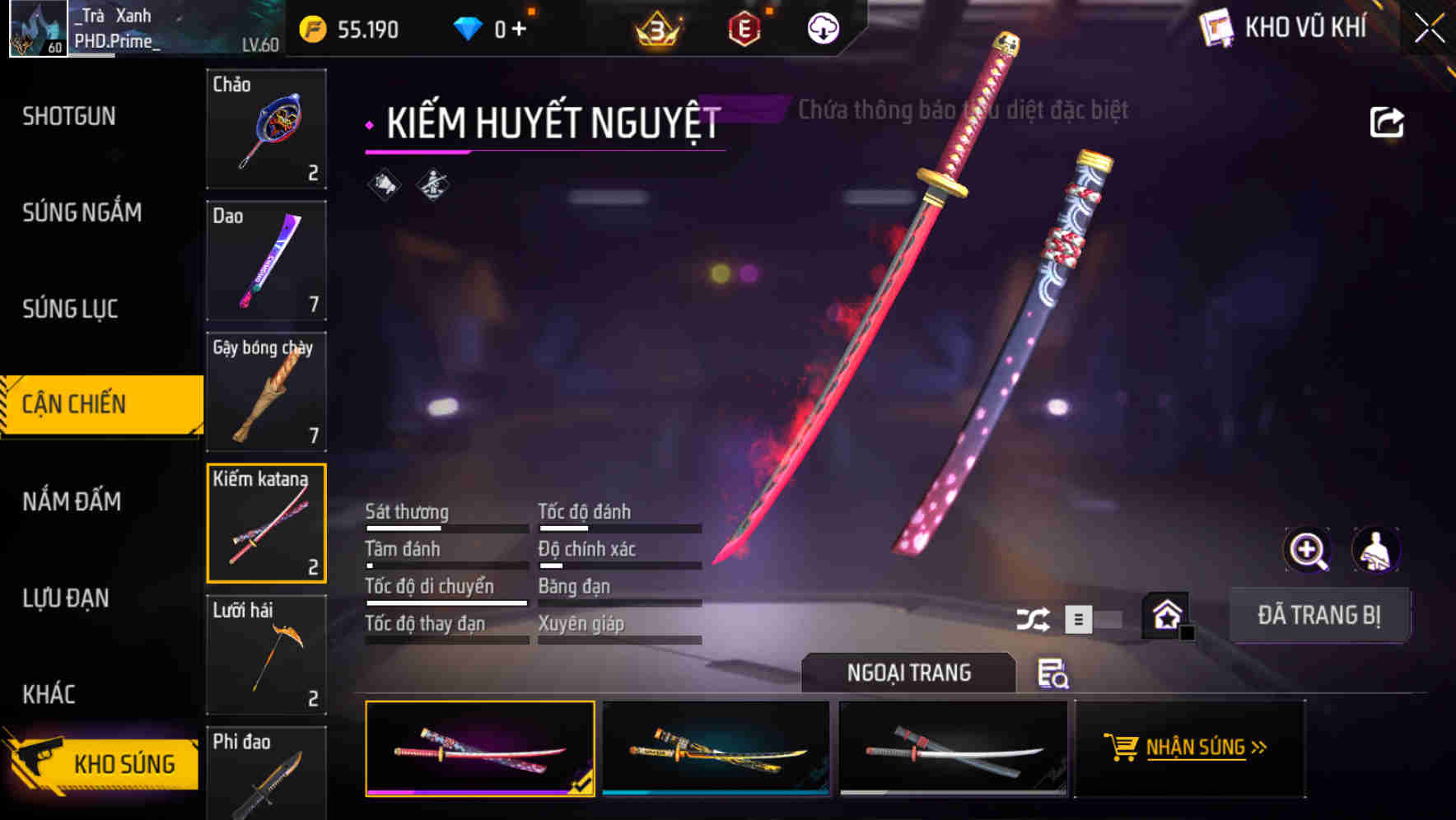Select the golden katana skin thumbnail
The image size is (1456, 820).
point(714,748)
